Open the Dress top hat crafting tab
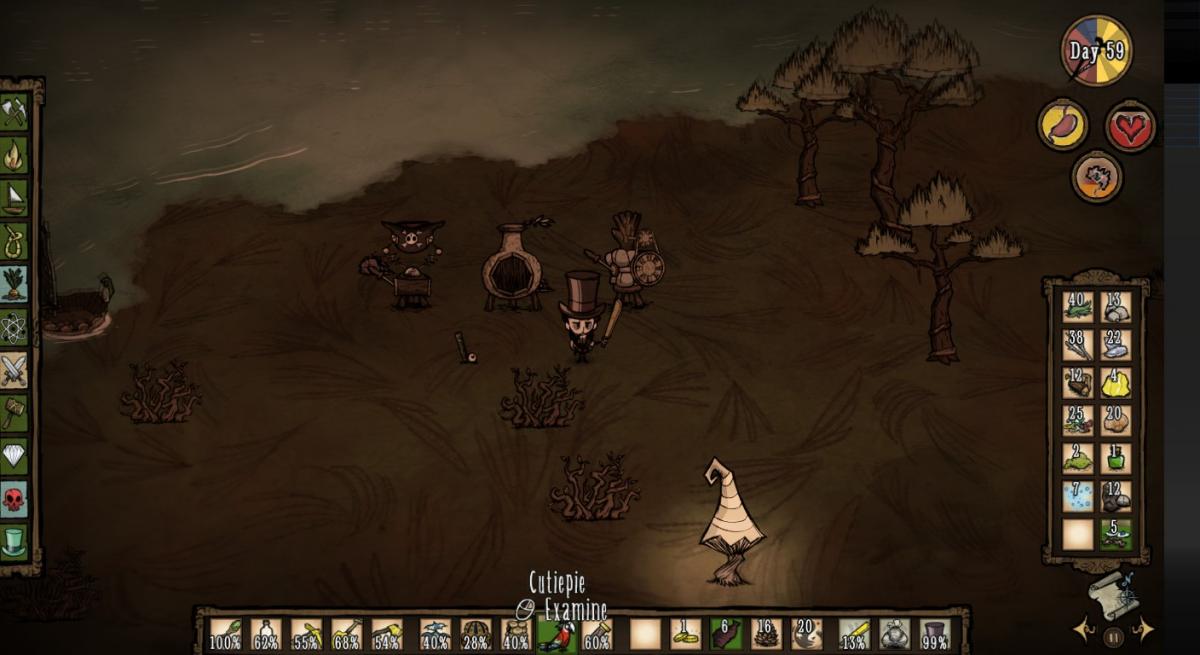 (14, 541)
